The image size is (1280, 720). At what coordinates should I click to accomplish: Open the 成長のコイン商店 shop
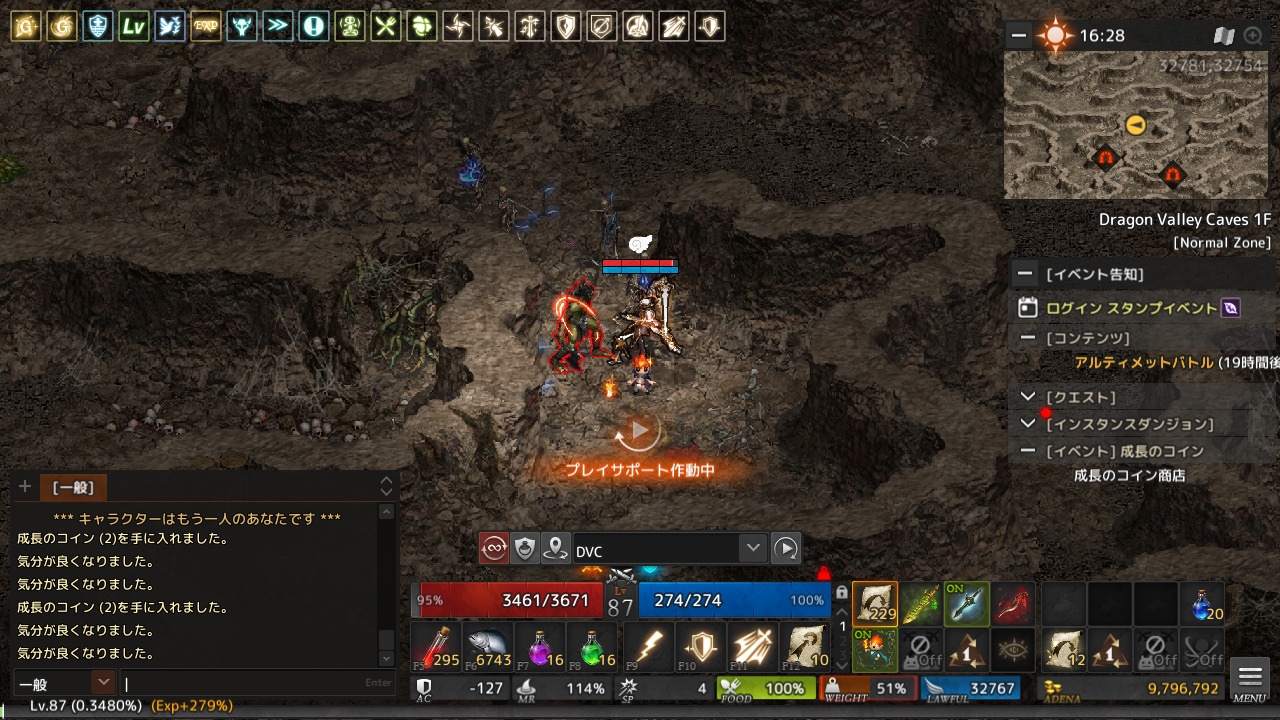click(x=1129, y=476)
